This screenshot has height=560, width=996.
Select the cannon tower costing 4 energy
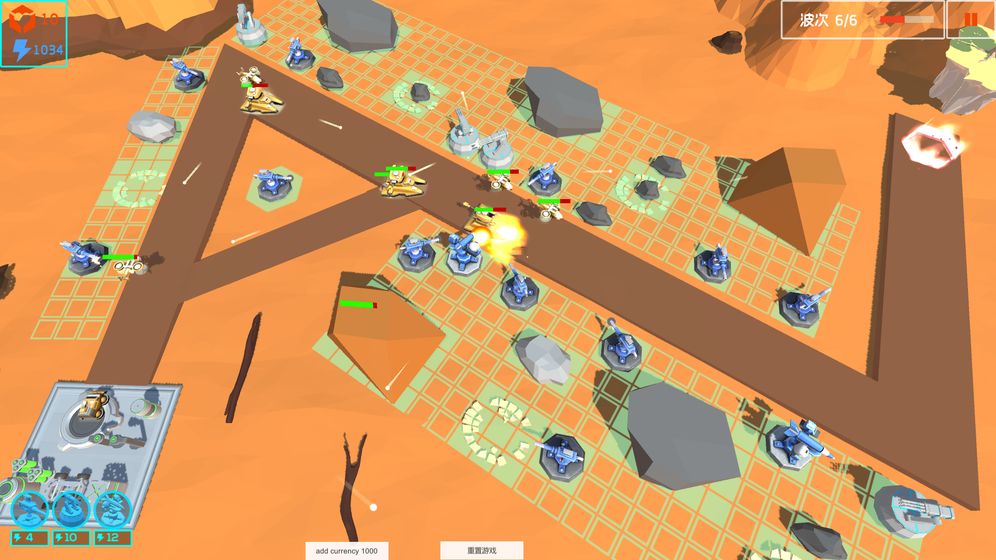(x=30, y=509)
